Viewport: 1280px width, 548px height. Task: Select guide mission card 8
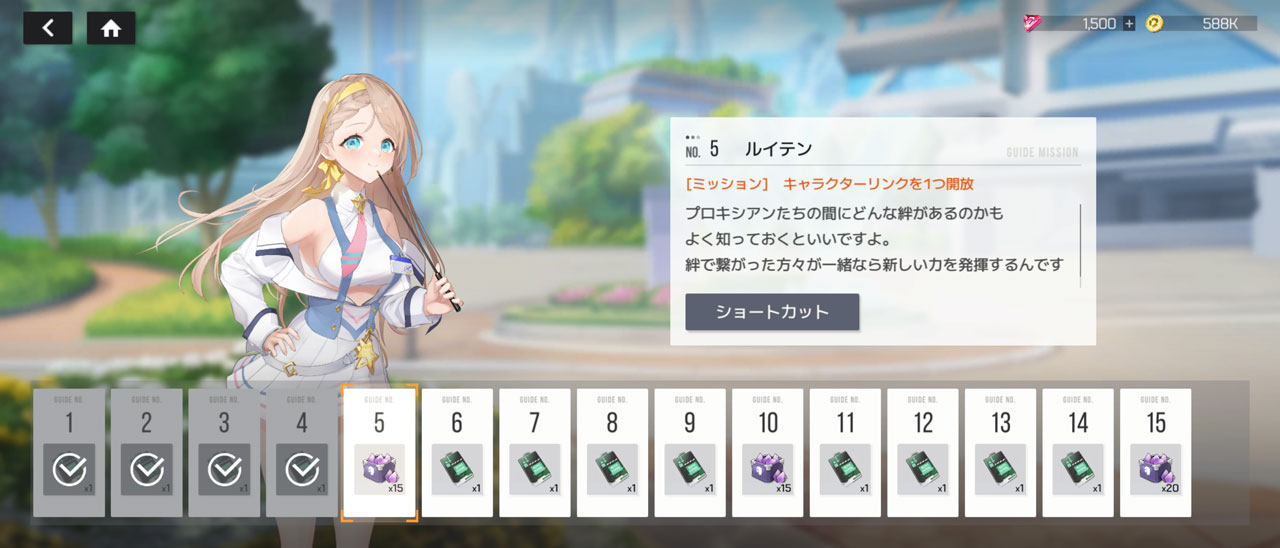pyautogui.click(x=612, y=452)
